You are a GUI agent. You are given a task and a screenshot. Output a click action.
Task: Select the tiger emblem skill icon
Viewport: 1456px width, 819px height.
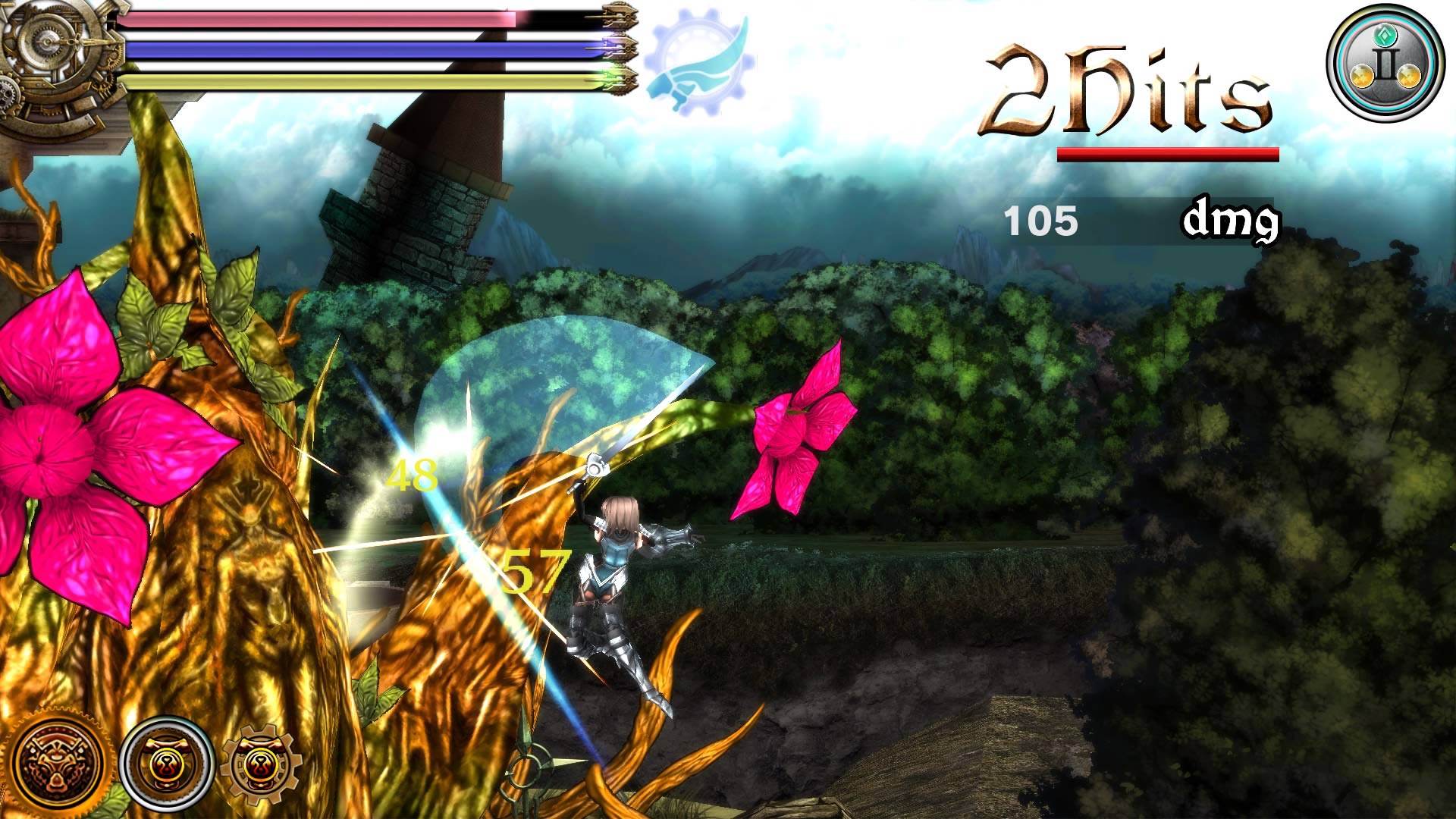point(57,762)
